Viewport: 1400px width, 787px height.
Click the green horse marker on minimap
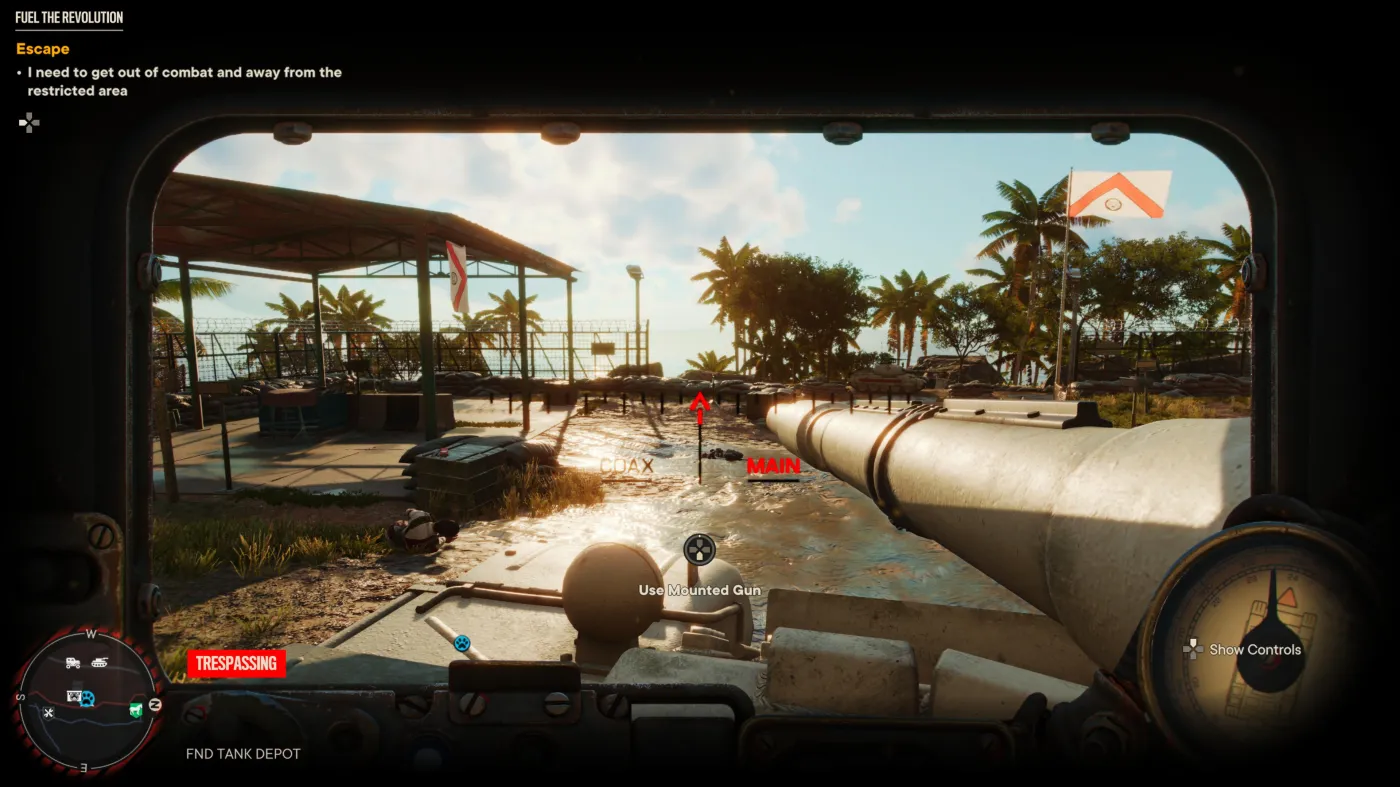point(135,710)
